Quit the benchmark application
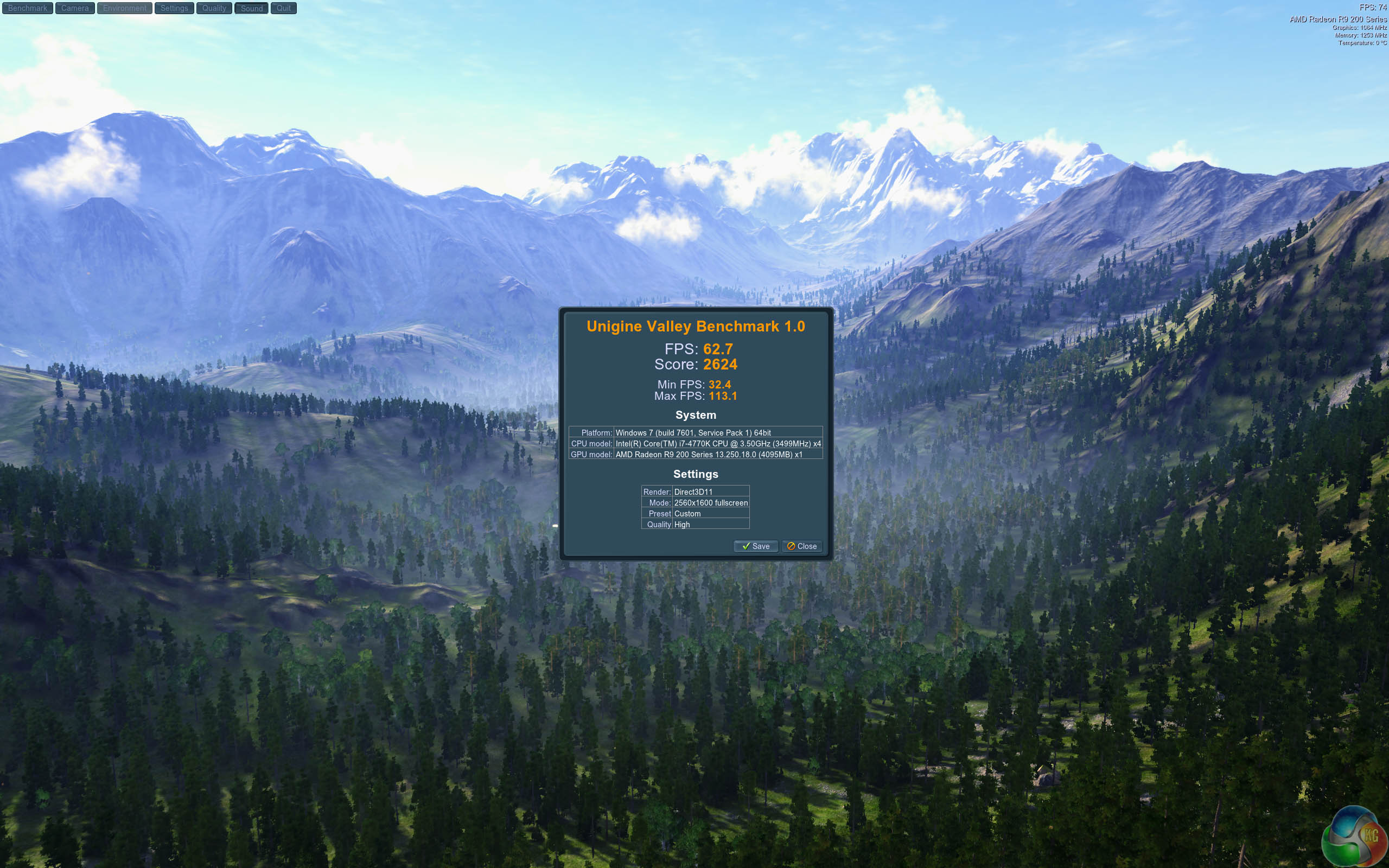 tap(284, 8)
